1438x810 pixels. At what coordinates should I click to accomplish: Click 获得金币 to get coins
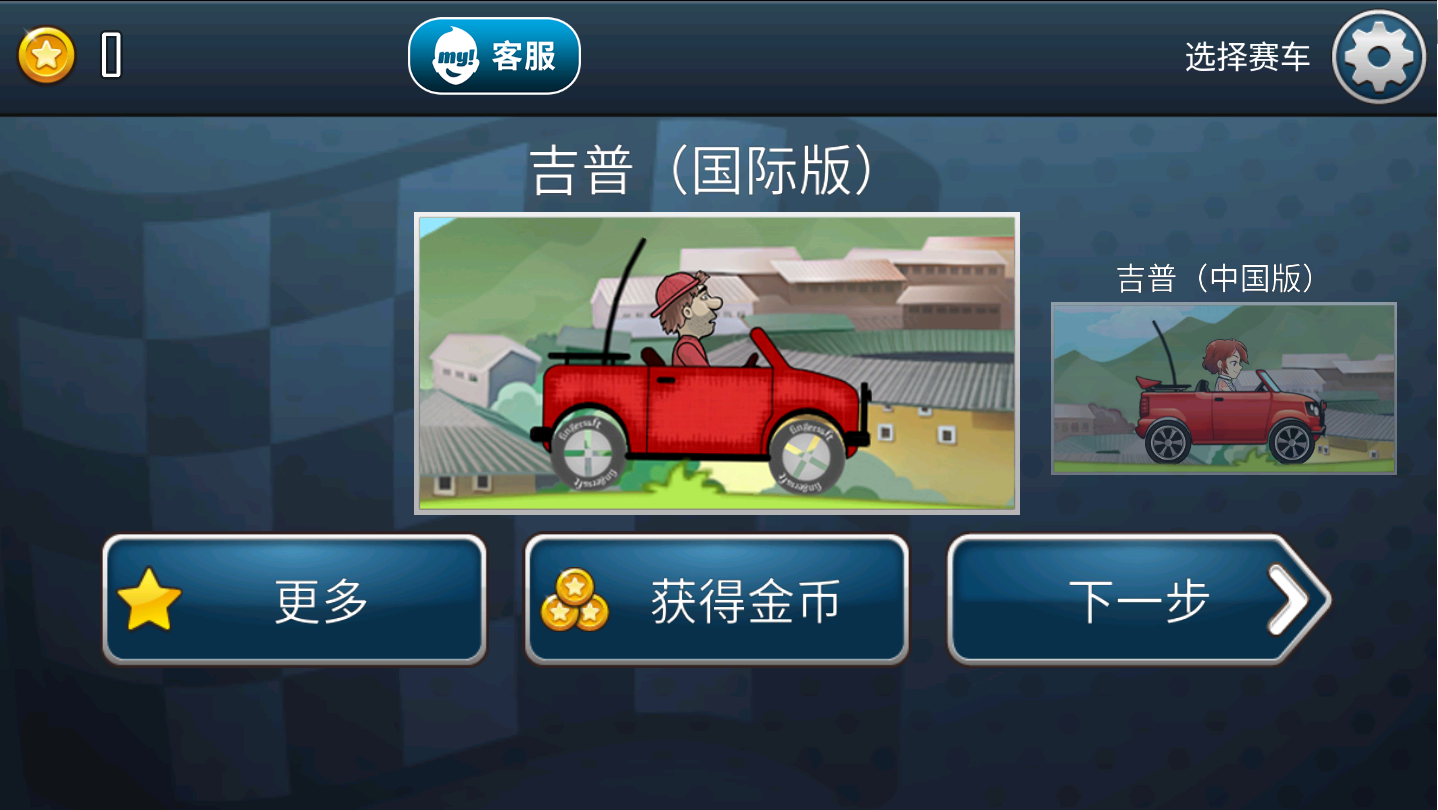point(716,598)
